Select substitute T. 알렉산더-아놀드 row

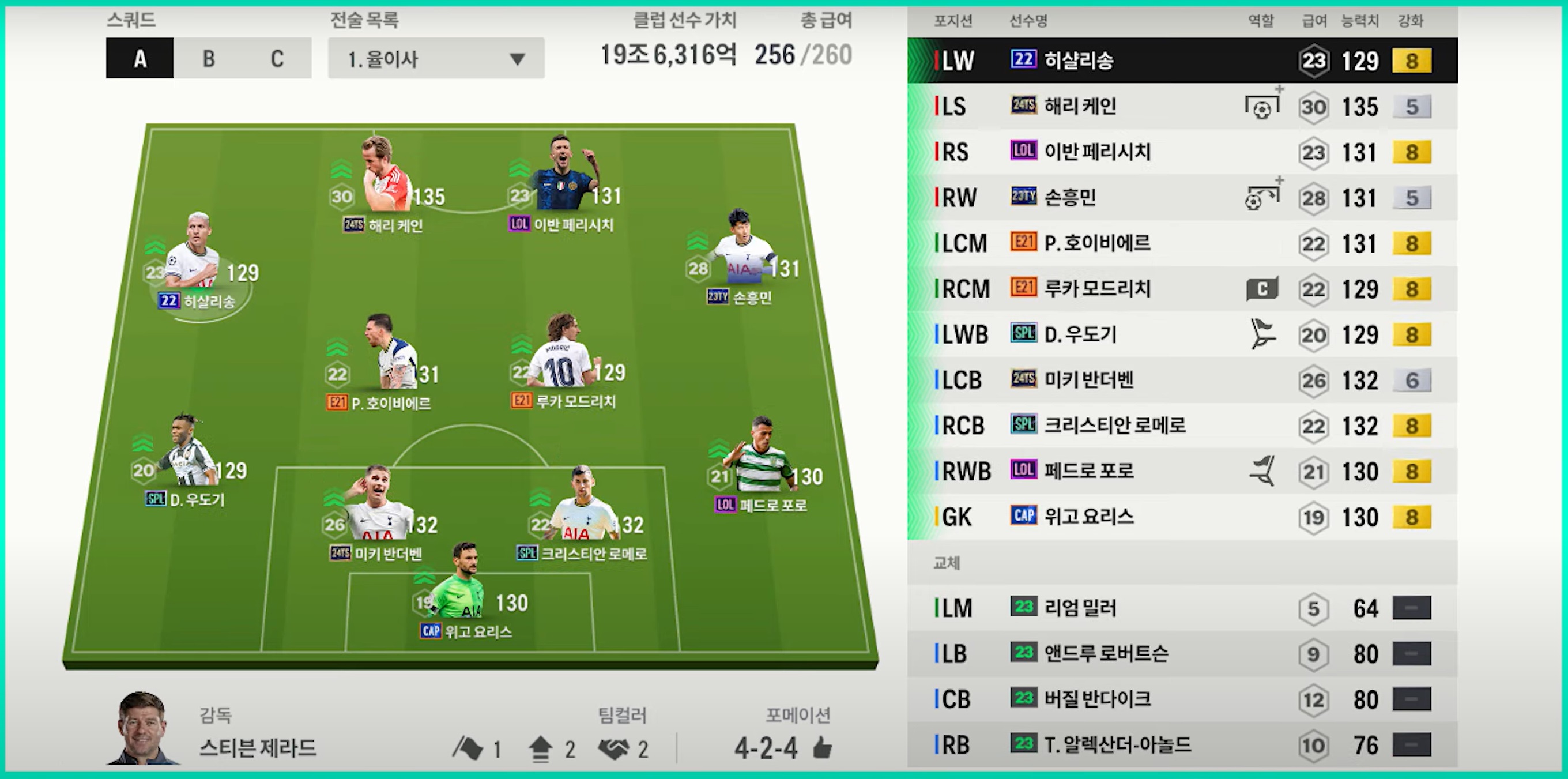click(1181, 745)
